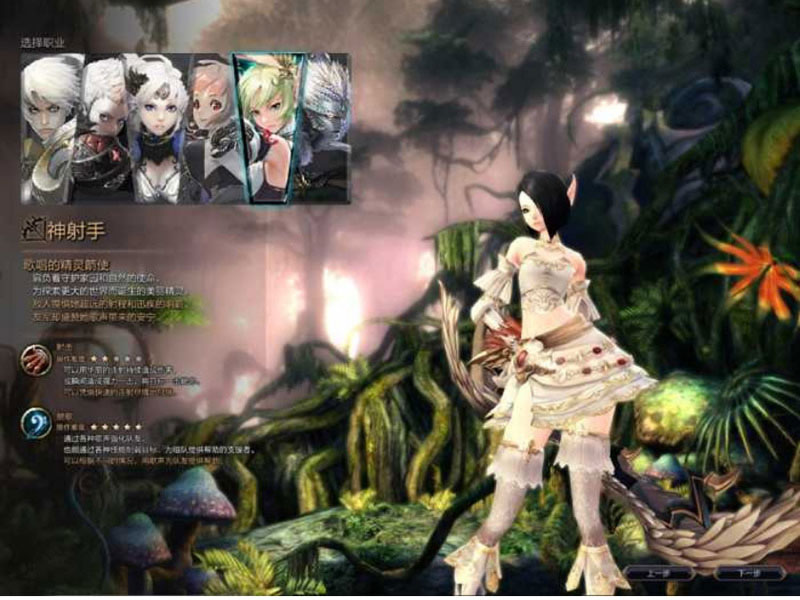Viewport: 800px width, 600px height.
Task: Click the blue bass clef song skill icon
Action: pos(36,424)
